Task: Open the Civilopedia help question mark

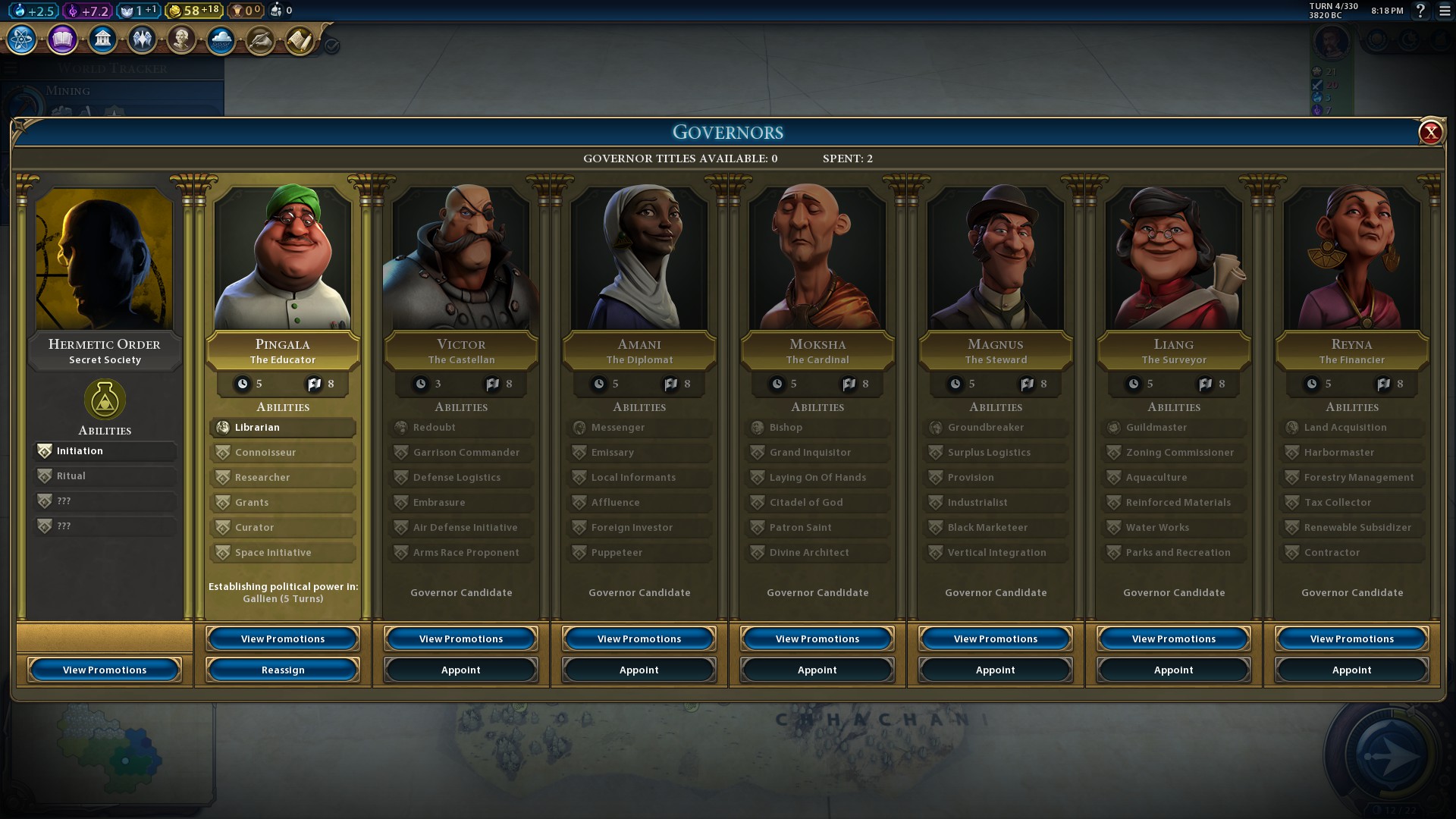Action: (1420, 11)
